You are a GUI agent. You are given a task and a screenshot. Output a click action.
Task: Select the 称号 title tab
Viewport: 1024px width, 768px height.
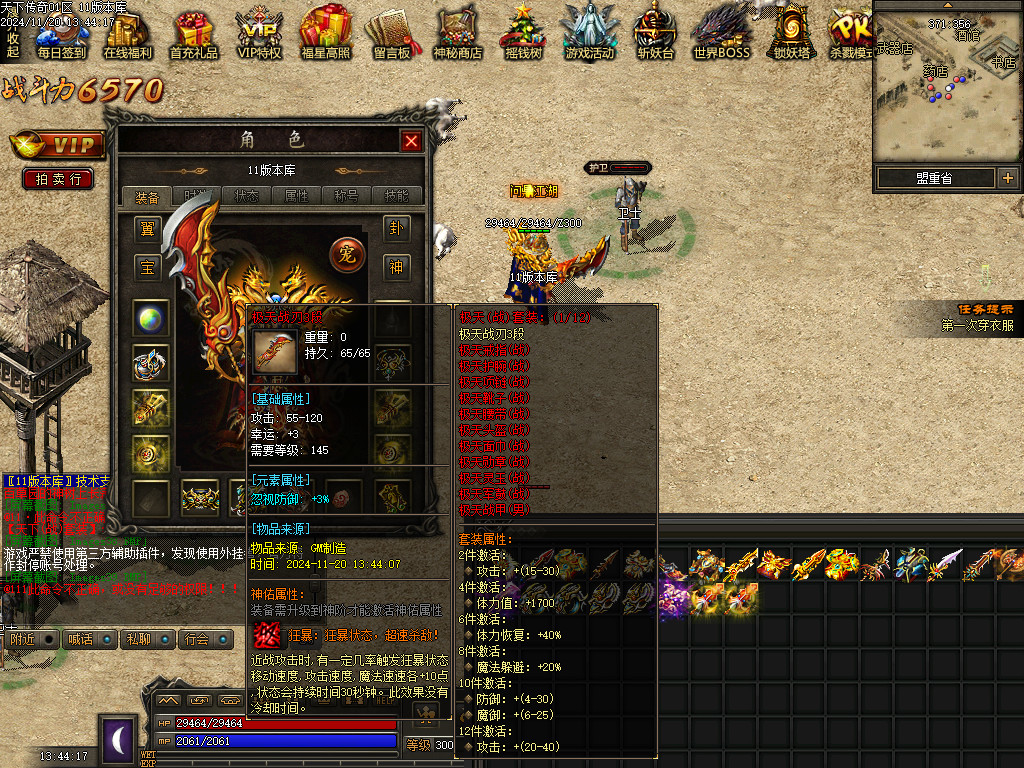tap(347, 196)
